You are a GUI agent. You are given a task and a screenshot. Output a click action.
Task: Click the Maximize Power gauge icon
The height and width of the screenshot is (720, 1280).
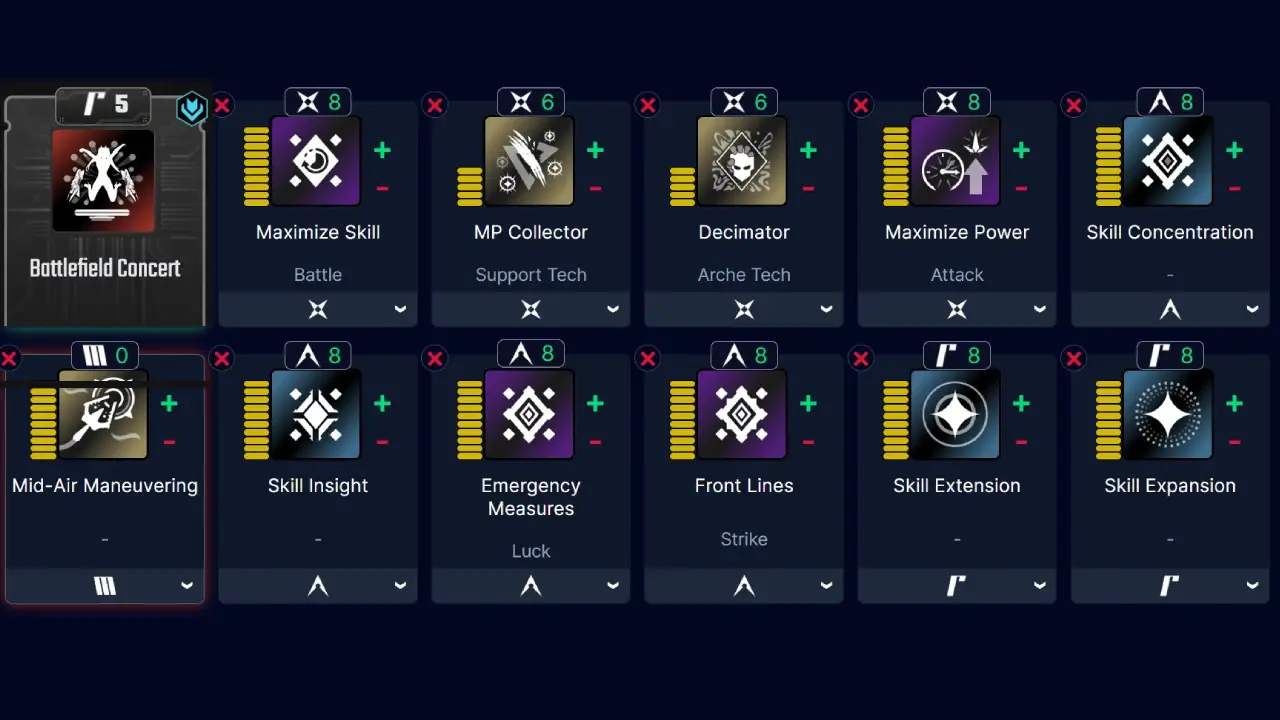956,161
